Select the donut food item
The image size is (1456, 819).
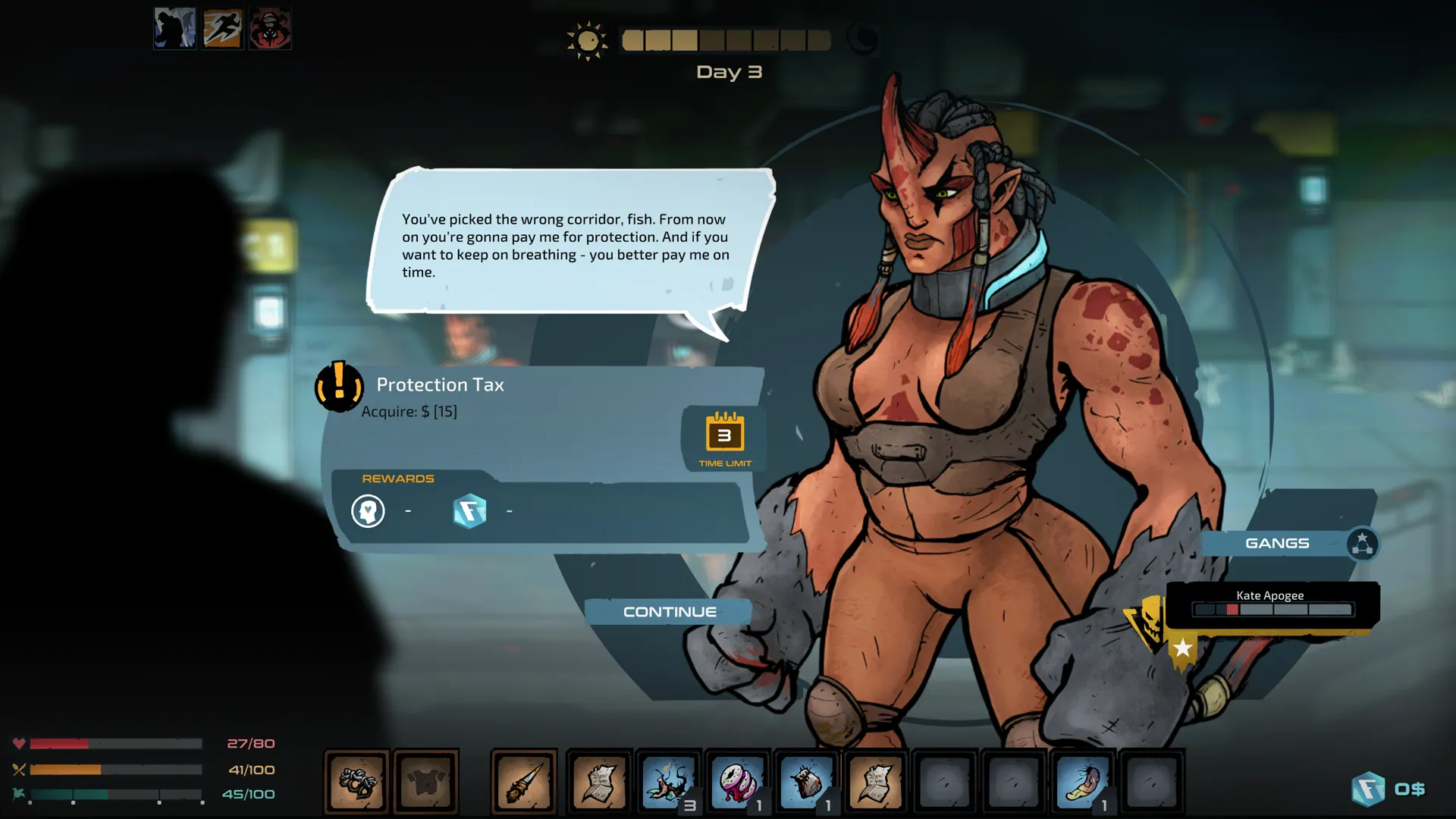(x=738, y=781)
